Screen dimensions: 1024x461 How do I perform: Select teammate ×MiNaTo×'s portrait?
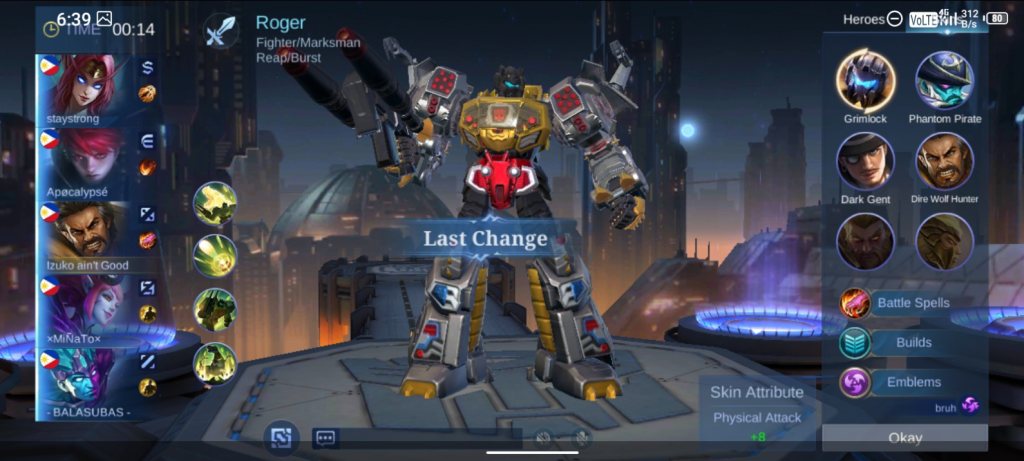pos(83,305)
